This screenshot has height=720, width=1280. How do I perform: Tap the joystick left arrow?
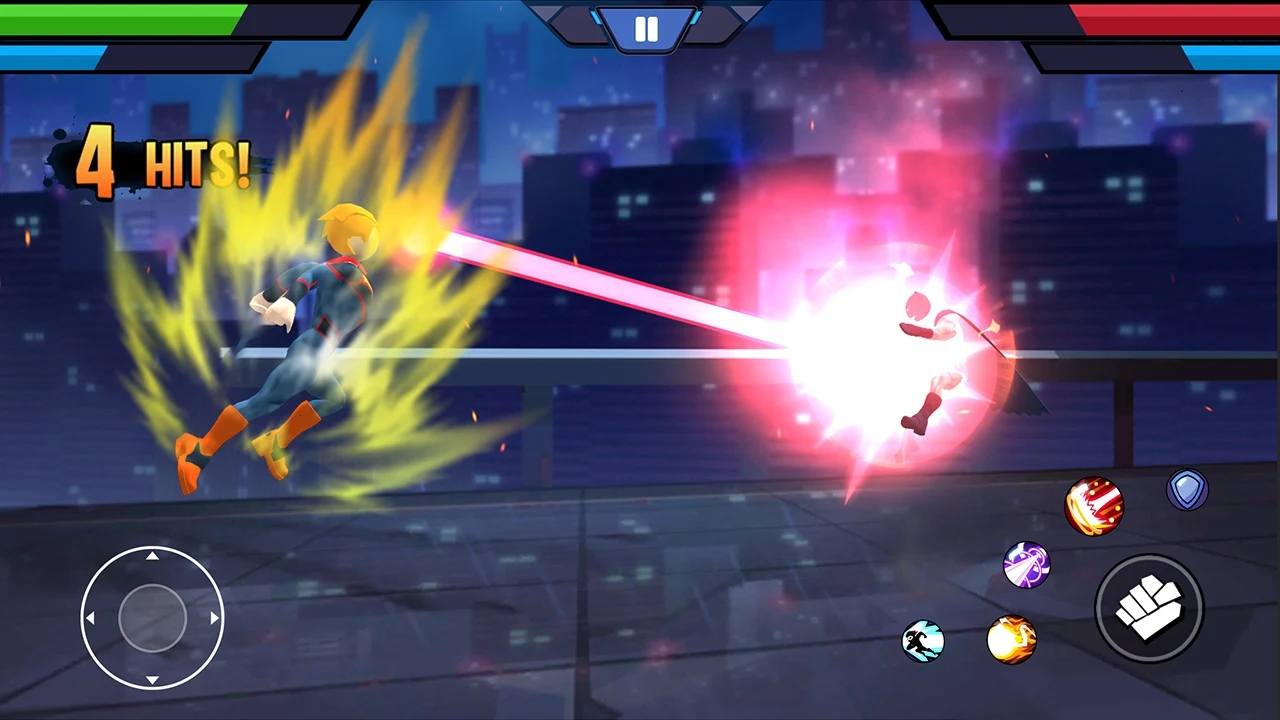tap(90, 618)
